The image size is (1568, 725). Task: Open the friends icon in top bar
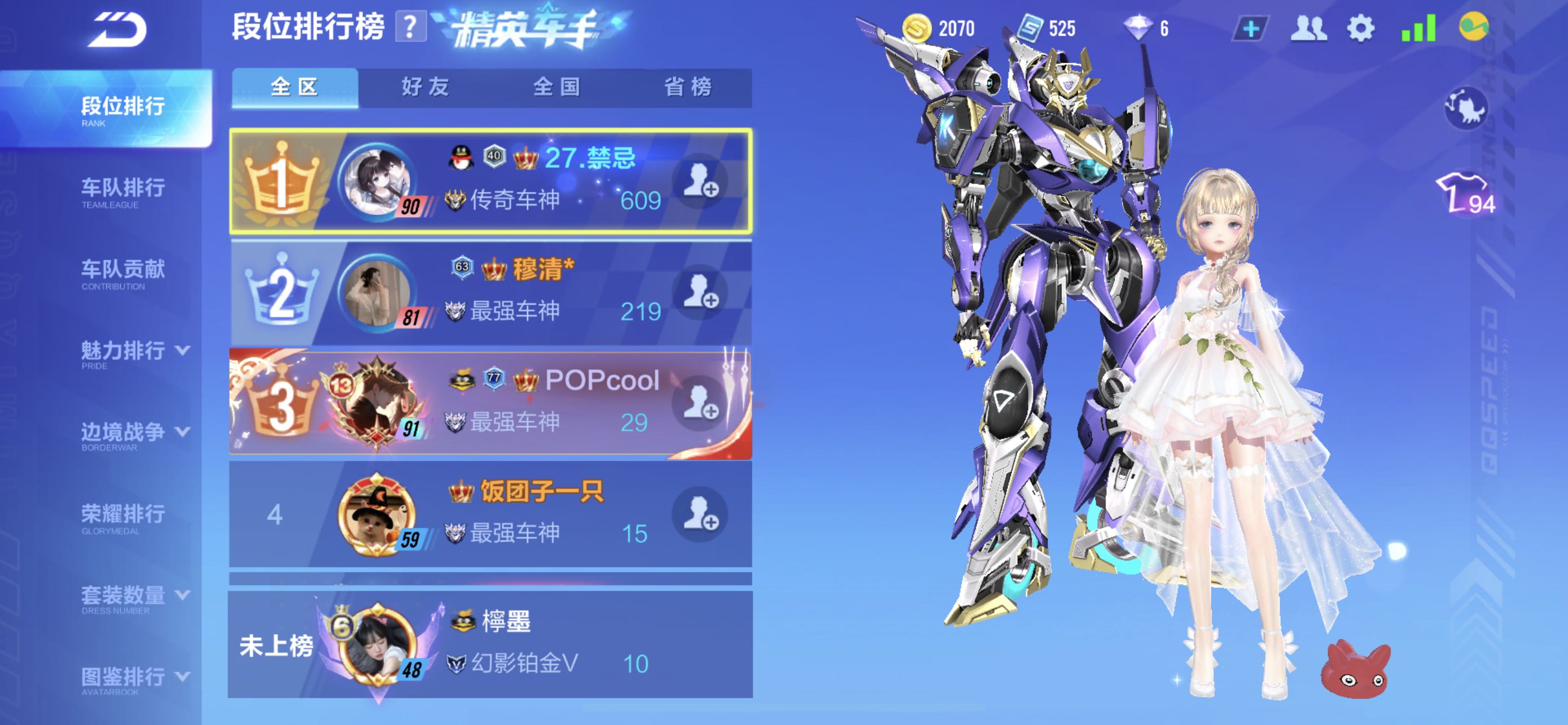click(x=1307, y=29)
